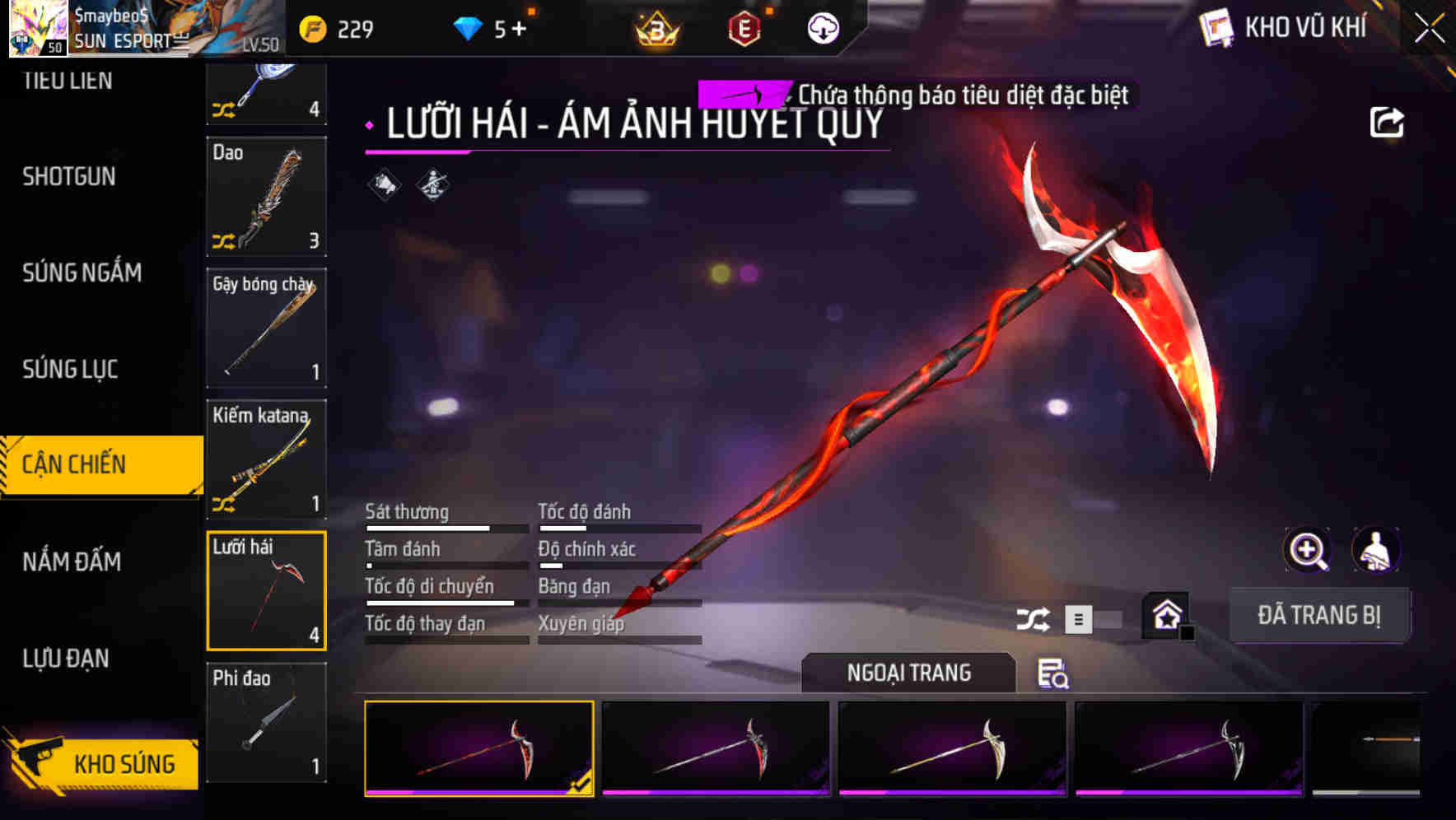
Task: Switch to the NGOẠI TRANG tab
Action: [x=909, y=673]
